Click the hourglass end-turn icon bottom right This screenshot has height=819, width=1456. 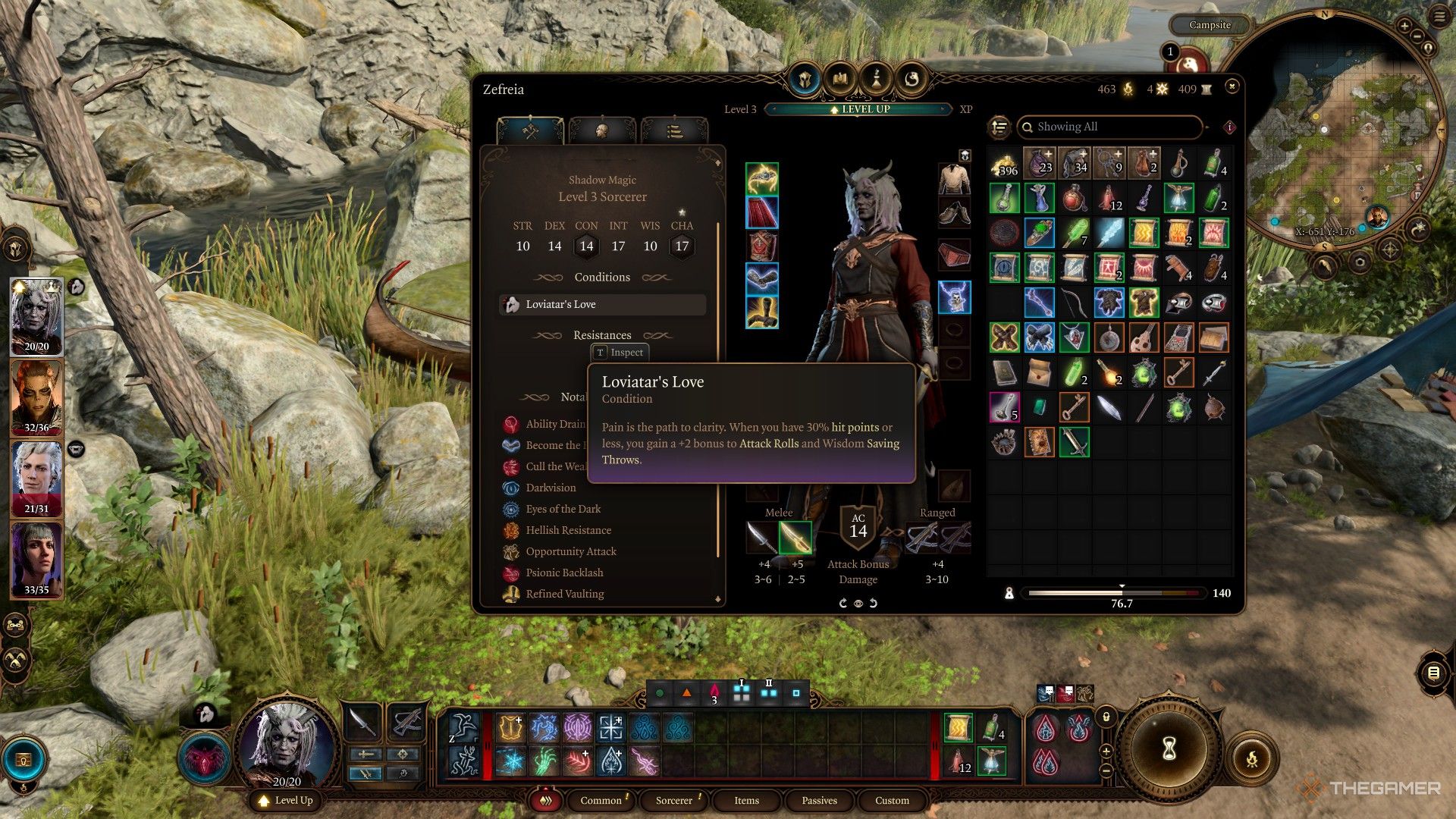1171,747
